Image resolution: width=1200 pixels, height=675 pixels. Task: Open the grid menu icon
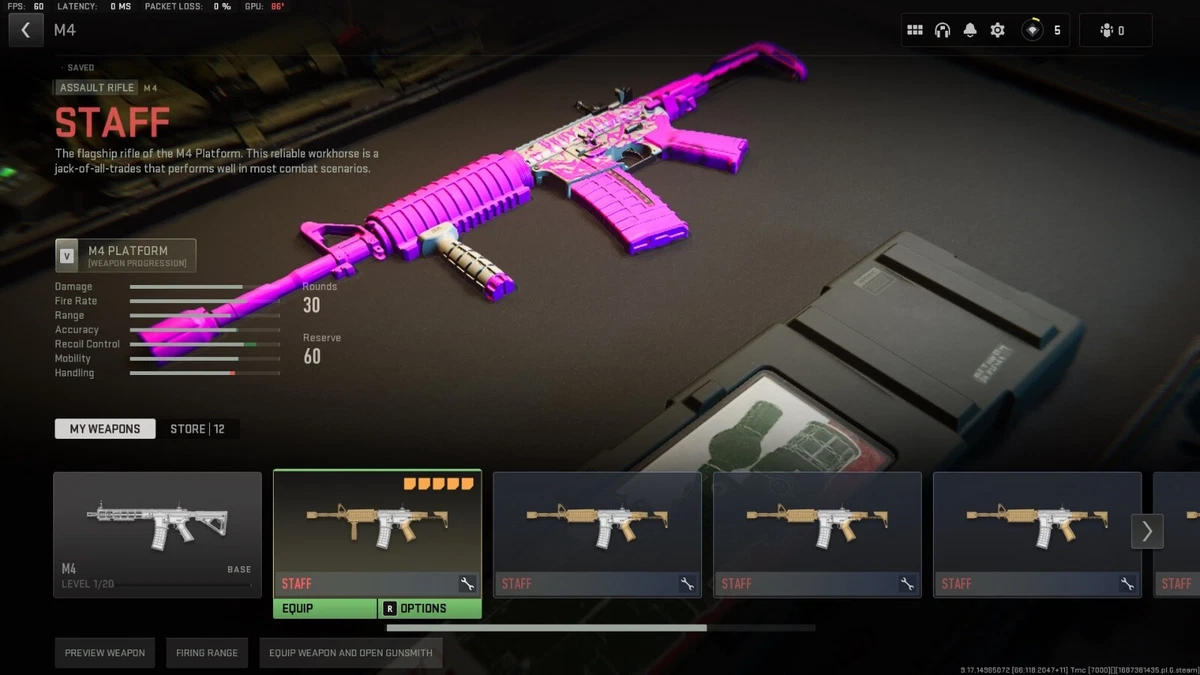coord(914,30)
